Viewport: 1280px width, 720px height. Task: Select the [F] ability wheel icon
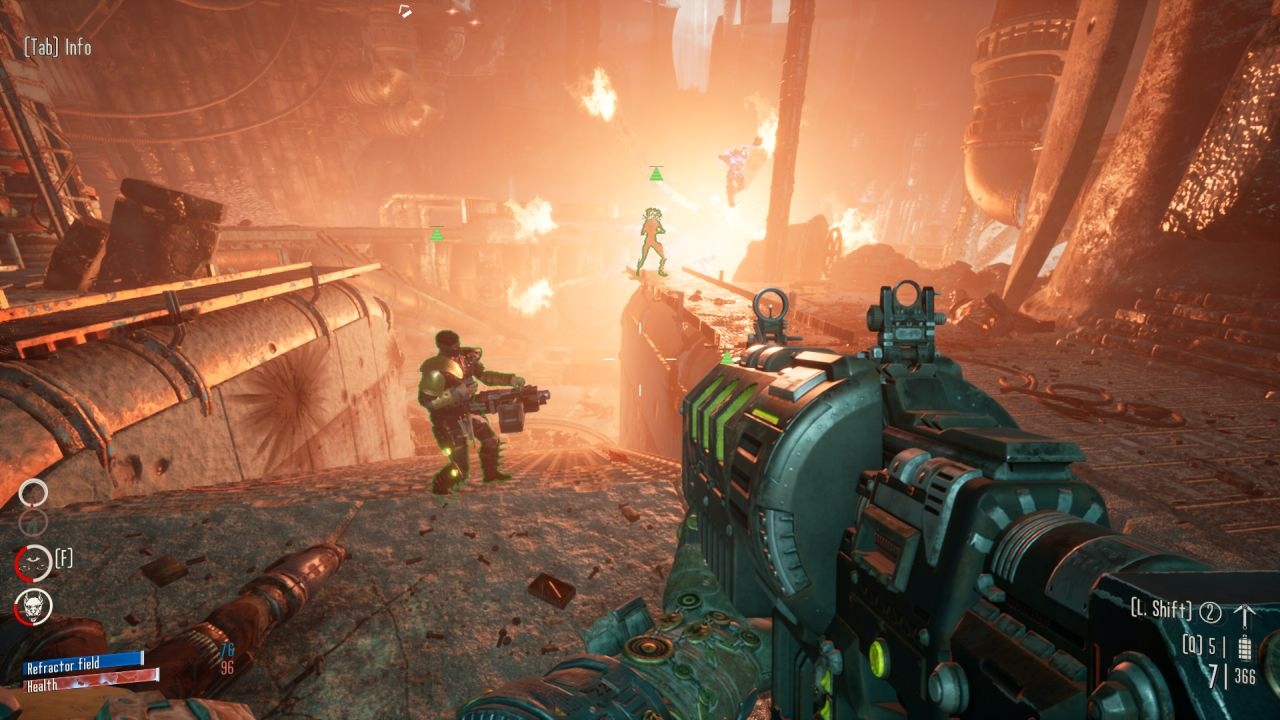pyautogui.click(x=32, y=563)
